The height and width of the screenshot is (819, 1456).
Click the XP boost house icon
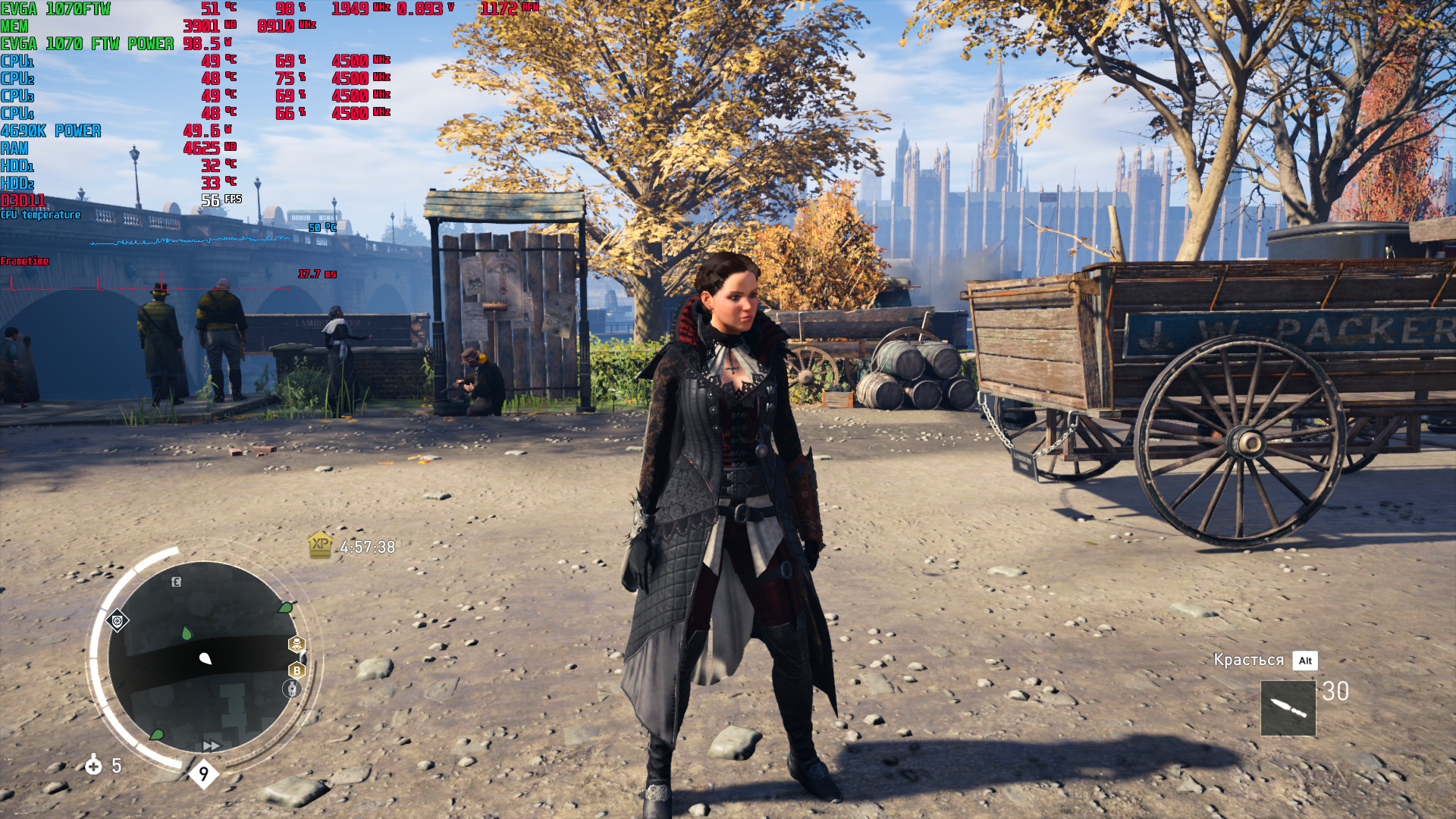click(320, 544)
